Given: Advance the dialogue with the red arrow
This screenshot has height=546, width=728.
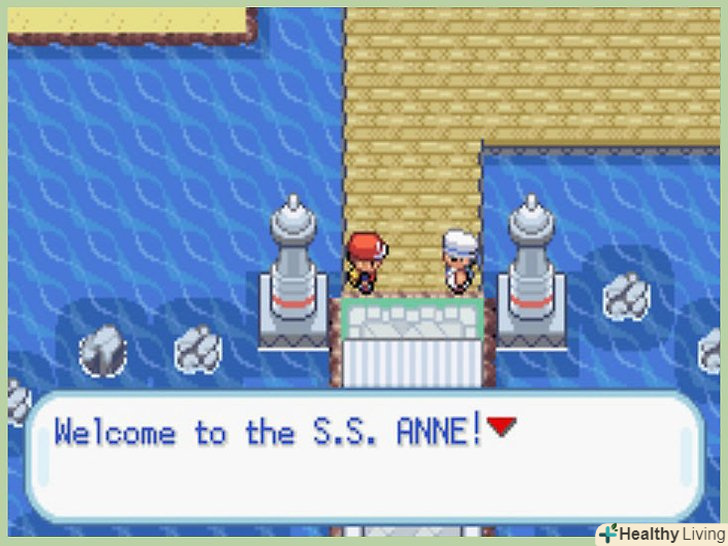Looking at the screenshot, I should pyautogui.click(x=503, y=429).
